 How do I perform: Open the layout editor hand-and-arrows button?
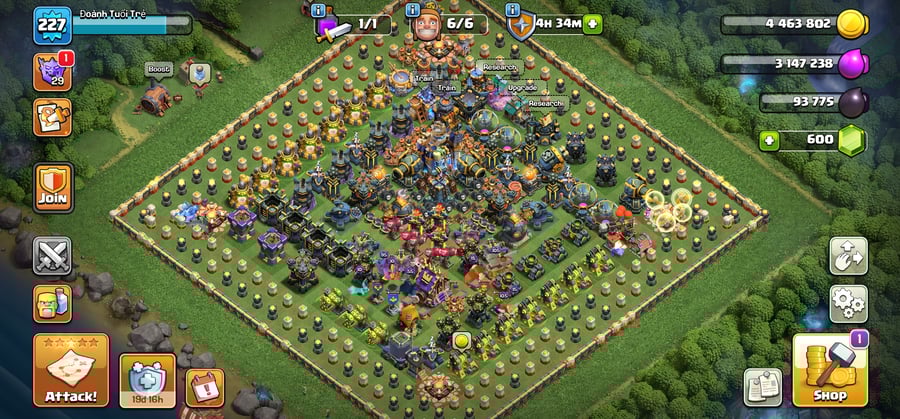tap(848, 256)
